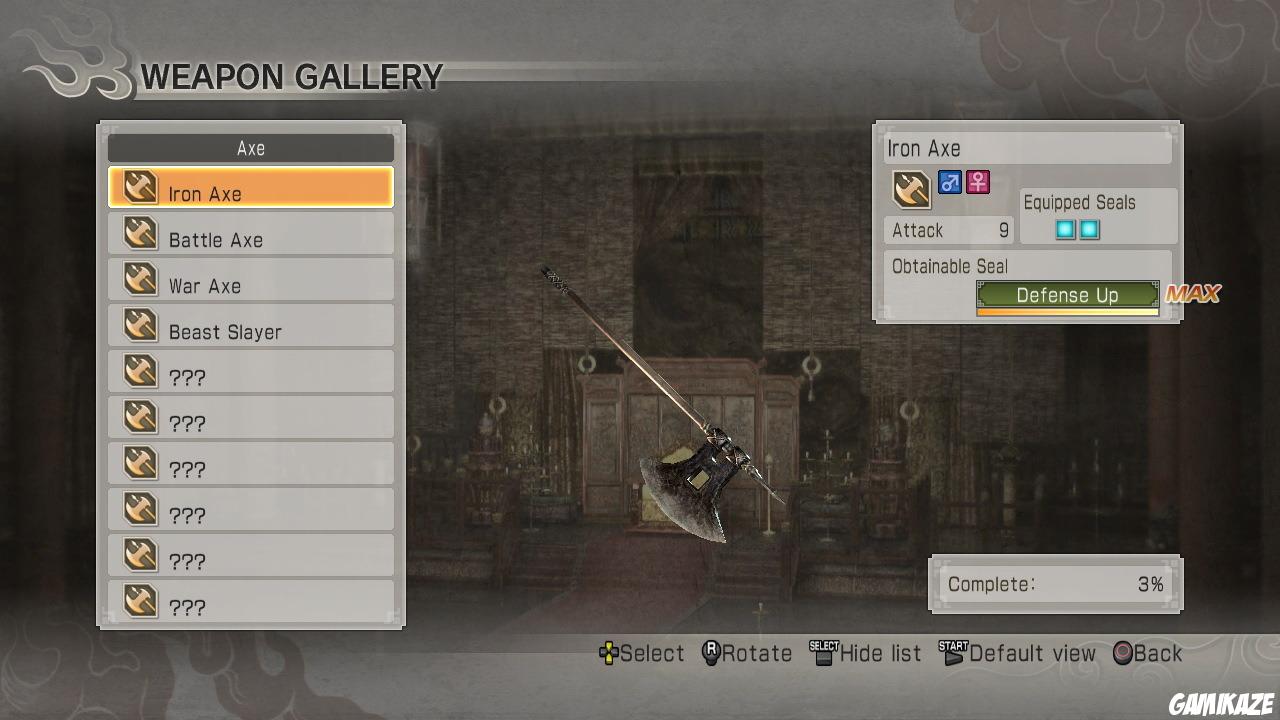Click the axe icon in the Iron Axe info panel
Screen dimensions: 1280x720
(x=910, y=188)
